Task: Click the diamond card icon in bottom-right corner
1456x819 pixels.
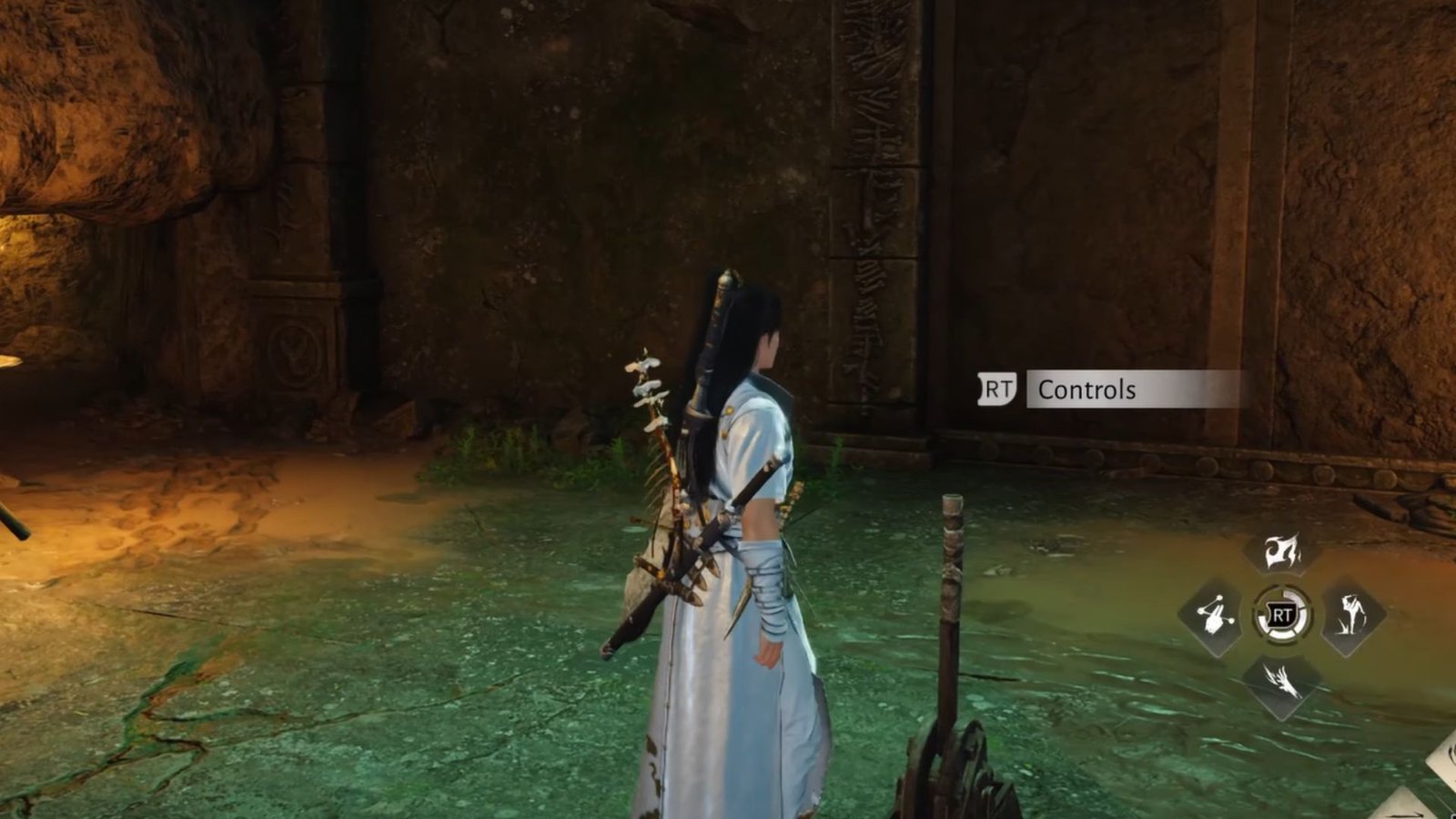Action: click(1442, 769)
